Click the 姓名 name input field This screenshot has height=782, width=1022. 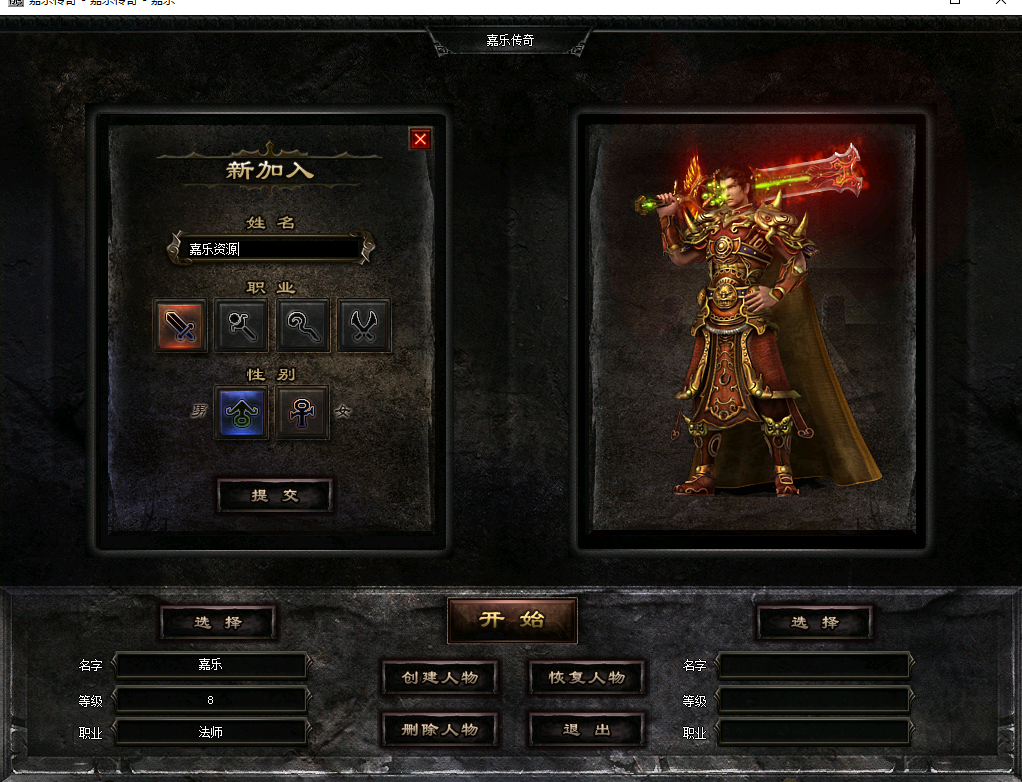click(x=272, y=249)
